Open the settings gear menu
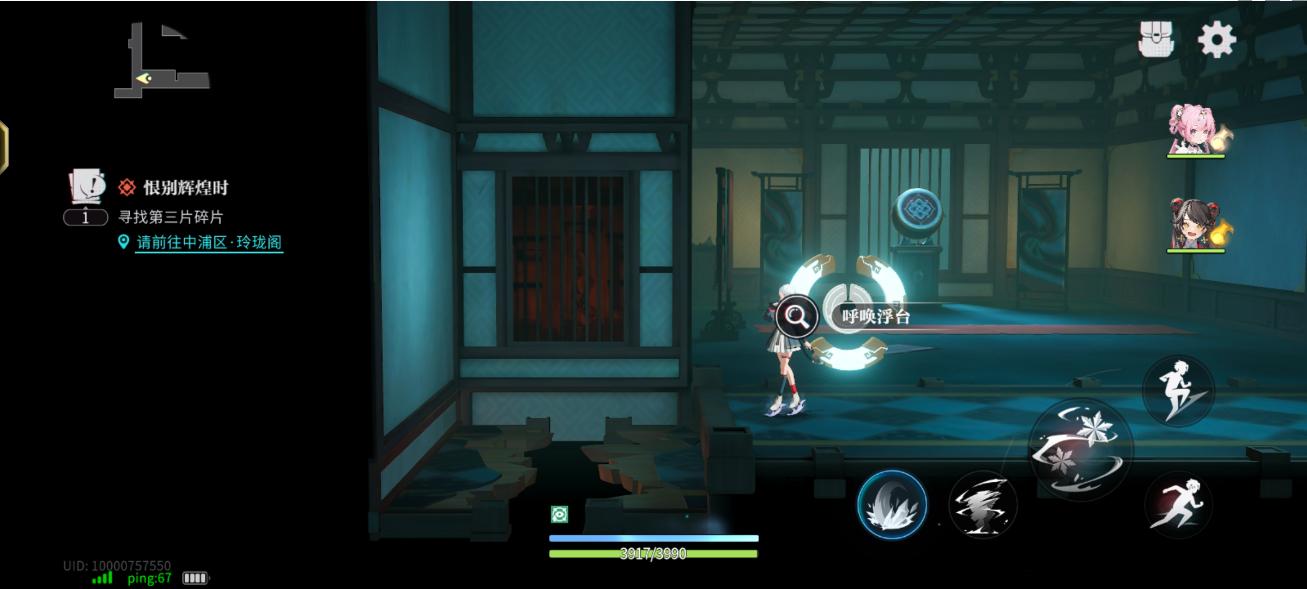1307x589 pixels. pyautogui.click(x=1217, y=40)
